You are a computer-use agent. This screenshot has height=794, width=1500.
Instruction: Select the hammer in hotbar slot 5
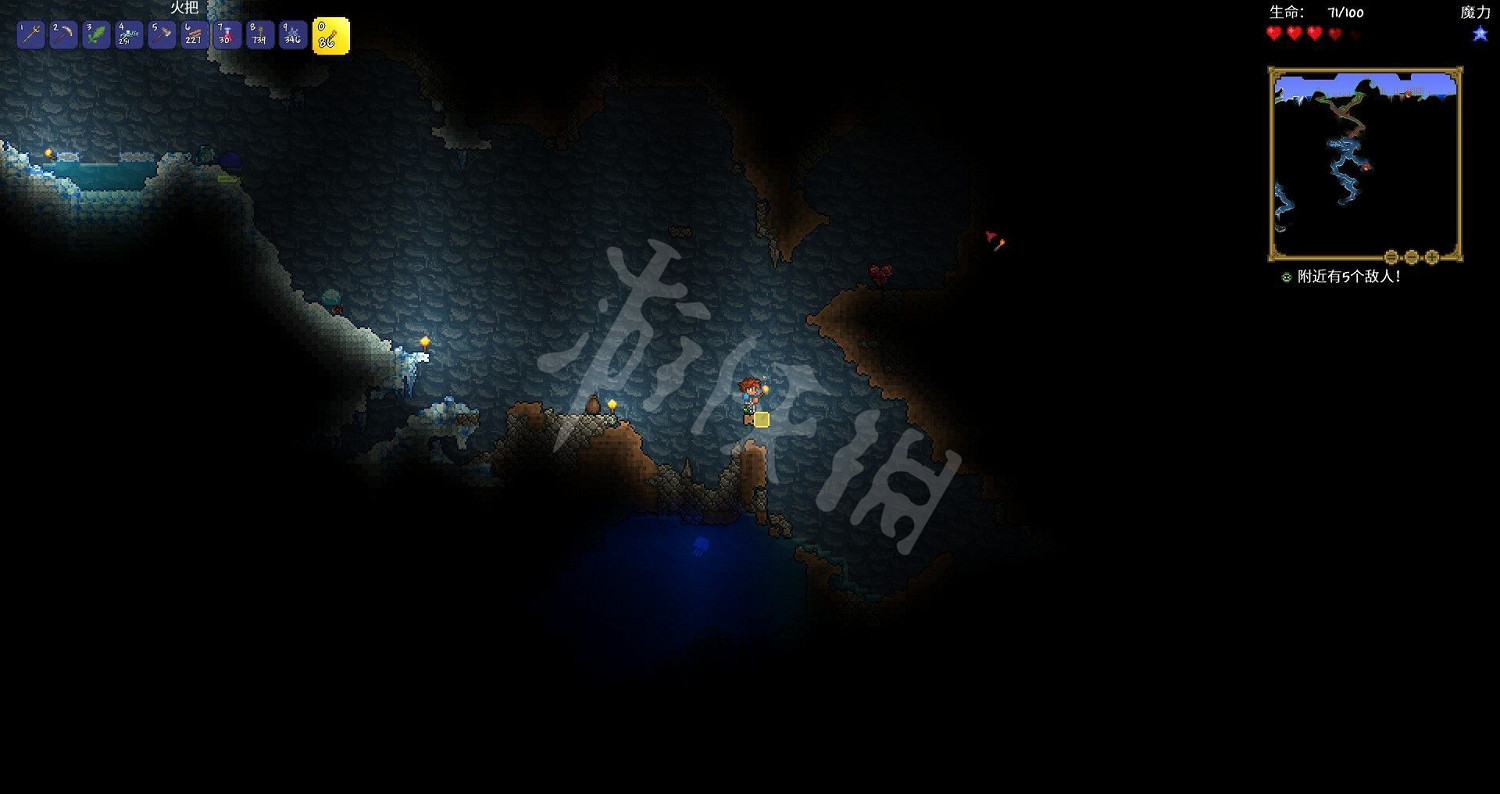[160, 35]
